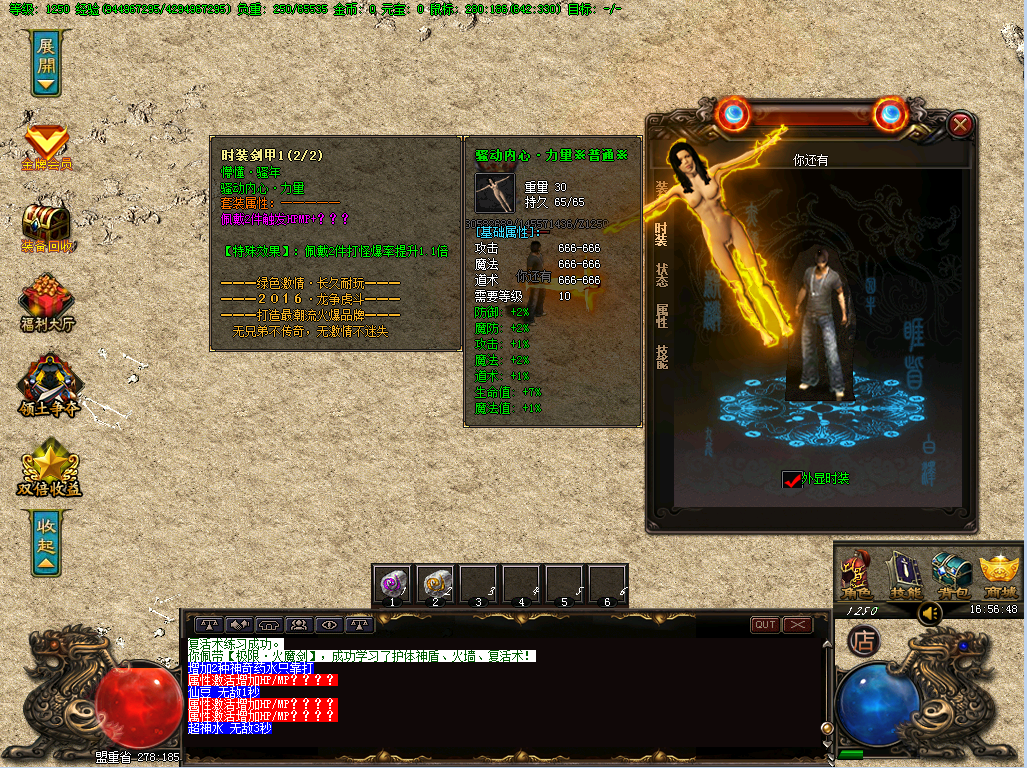Open the 背包 backpack
The image size is (1027, 768).
click(x=950, y=575)
